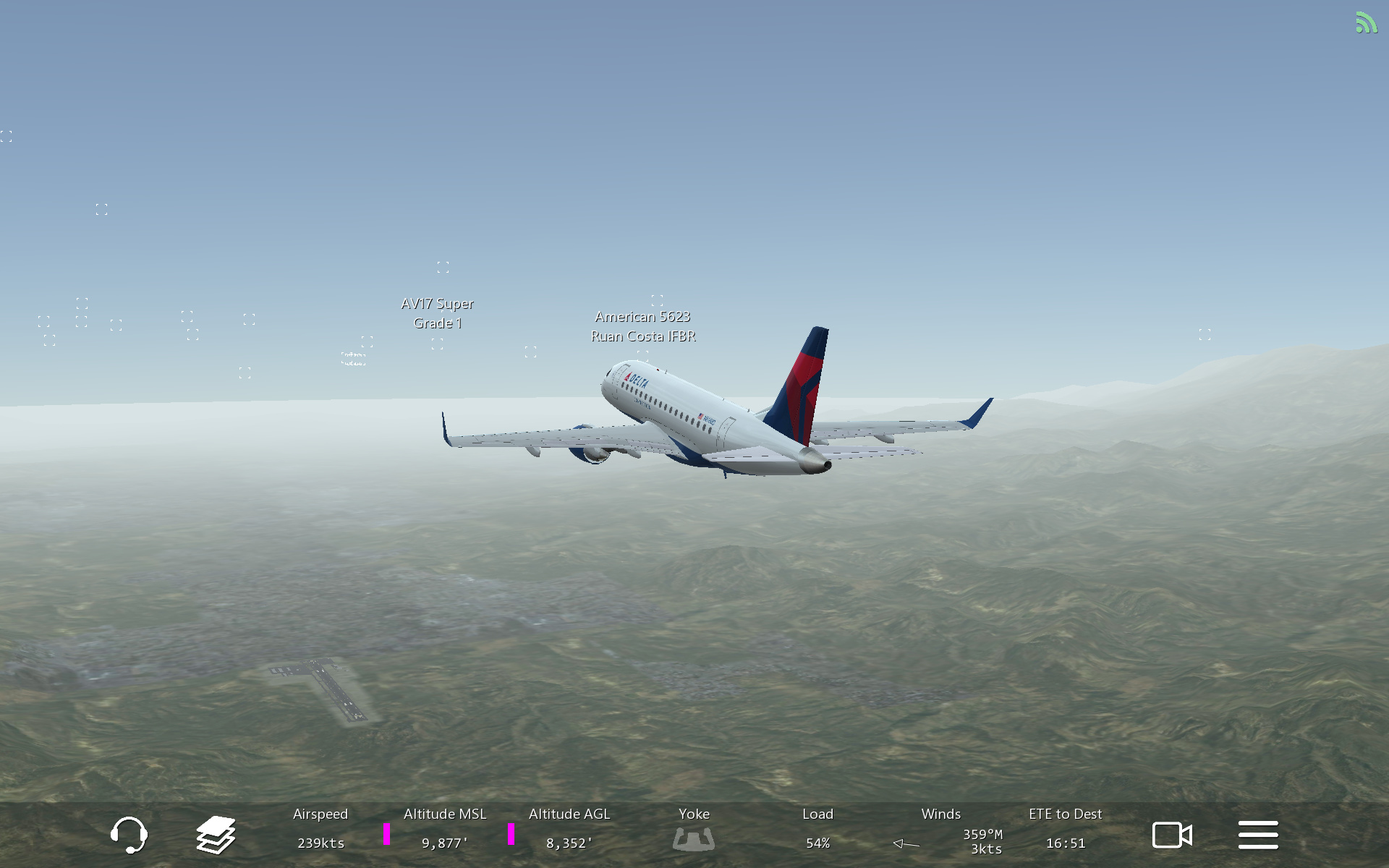Select the Altitude AGL status box

(569, 829)
